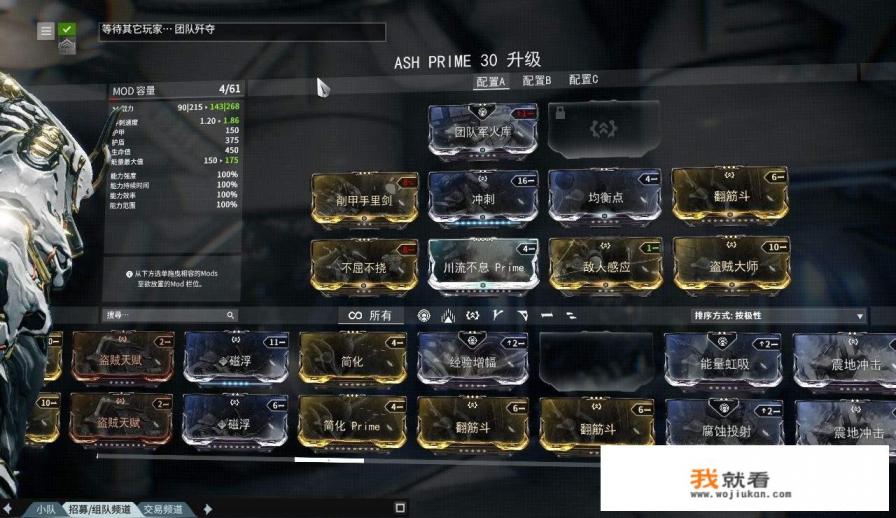The image size is (896, 518).
Task: Select the equipped 团队军火库 mod
Action: tap(483, 130)
